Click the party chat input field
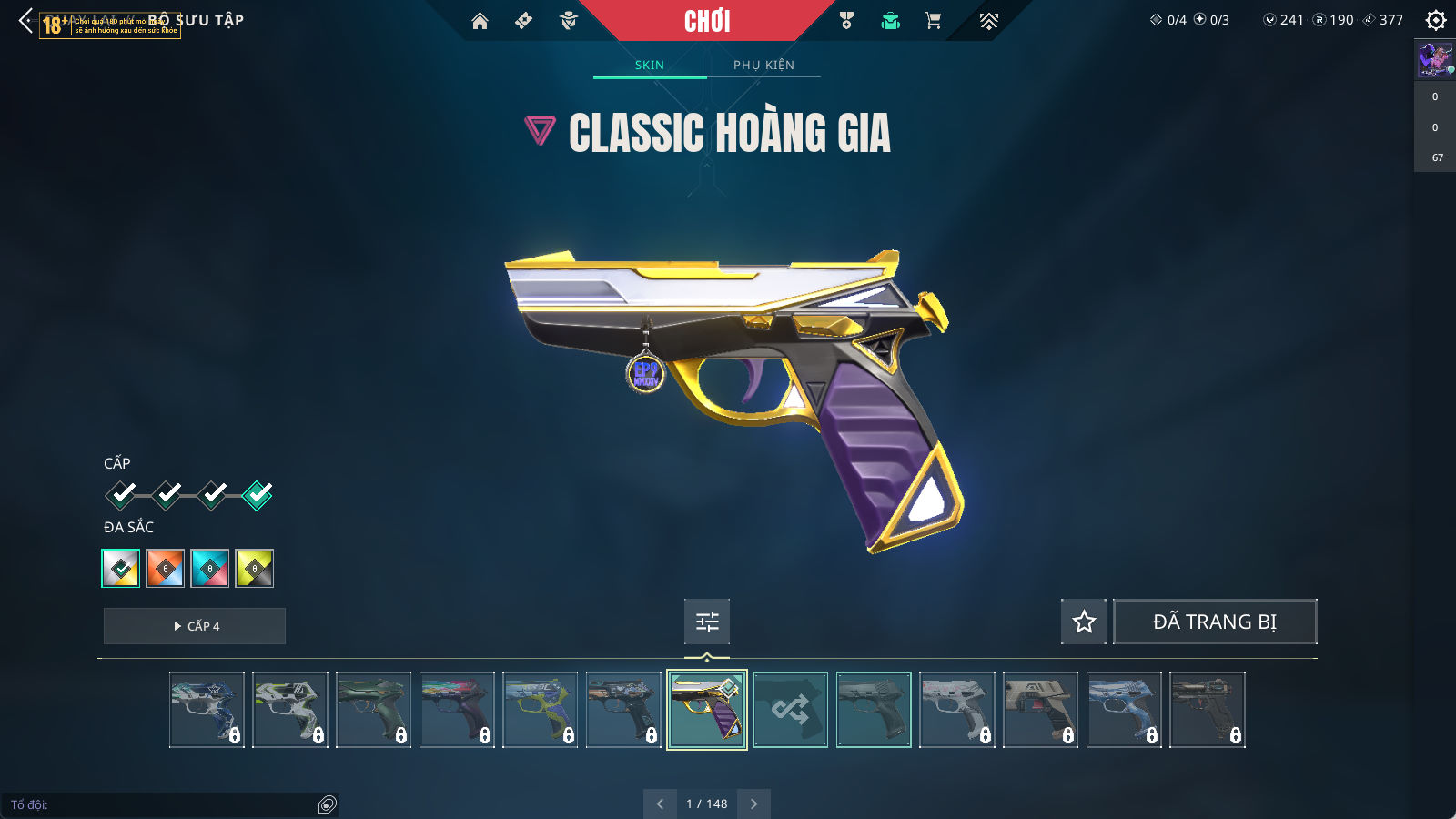1456x819 pixels. tap(164, 804)
